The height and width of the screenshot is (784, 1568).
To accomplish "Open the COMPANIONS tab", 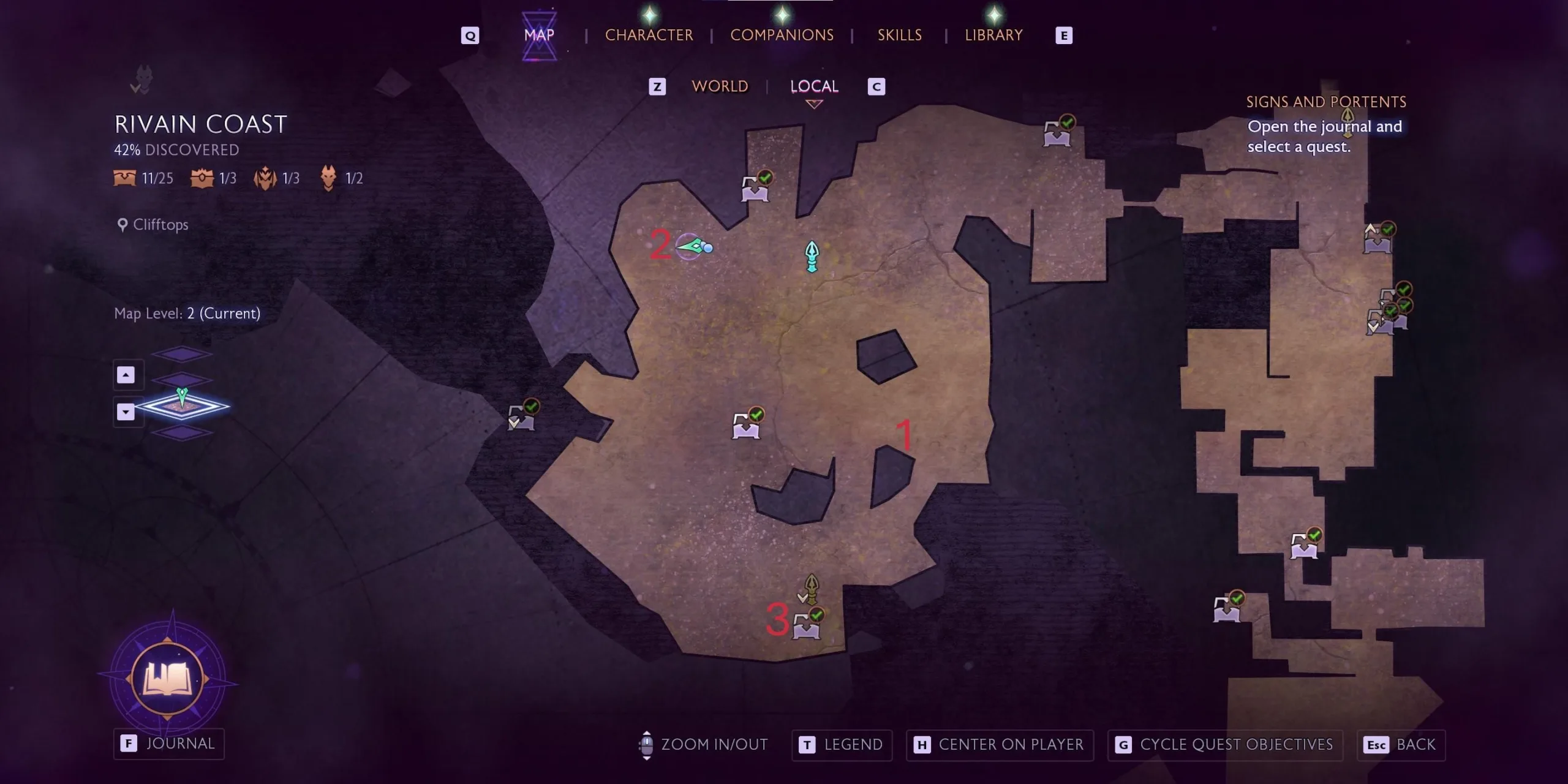I will click(782, 35).
